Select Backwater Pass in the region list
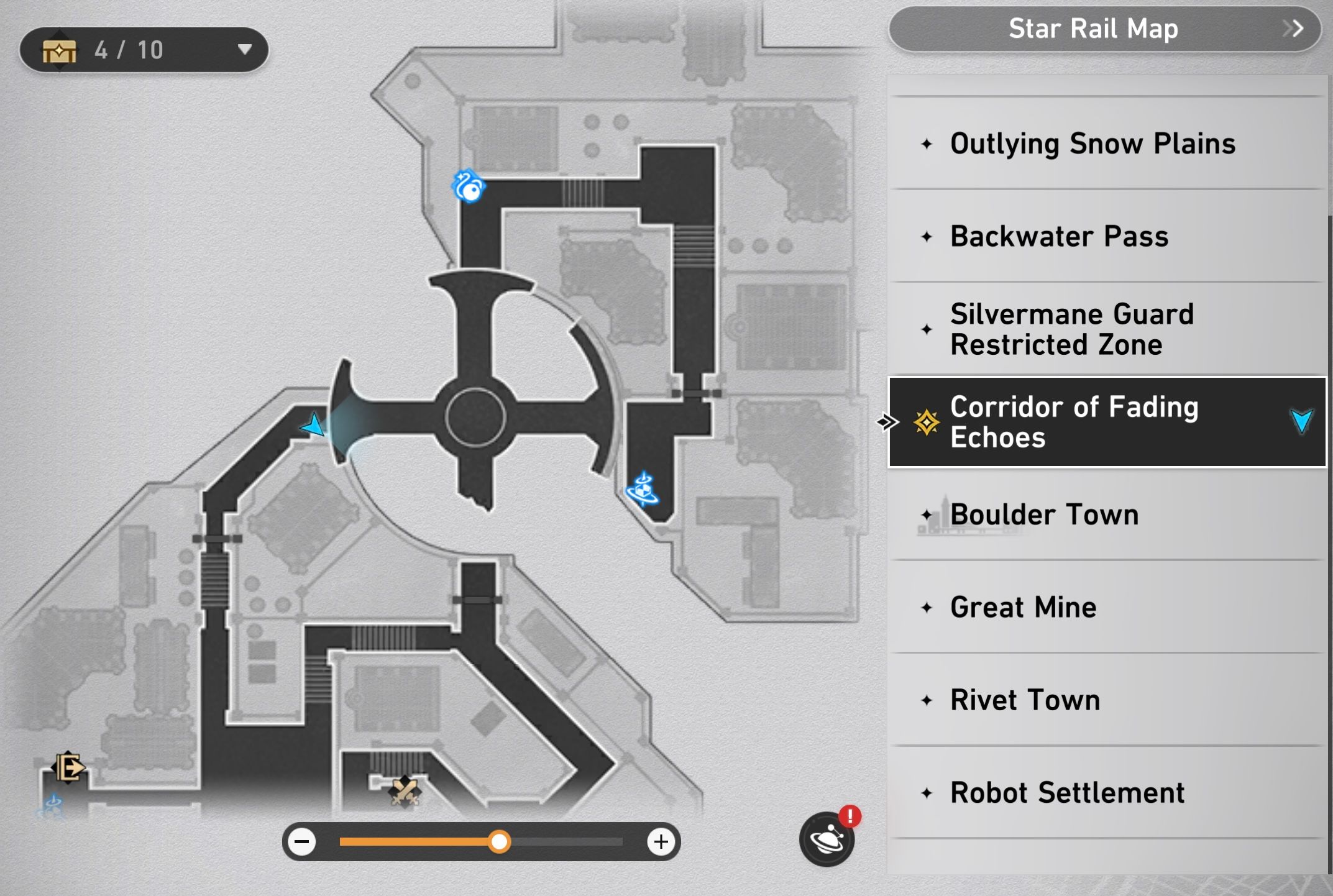The image size is (1333, 896). (x=1057, y=237)
